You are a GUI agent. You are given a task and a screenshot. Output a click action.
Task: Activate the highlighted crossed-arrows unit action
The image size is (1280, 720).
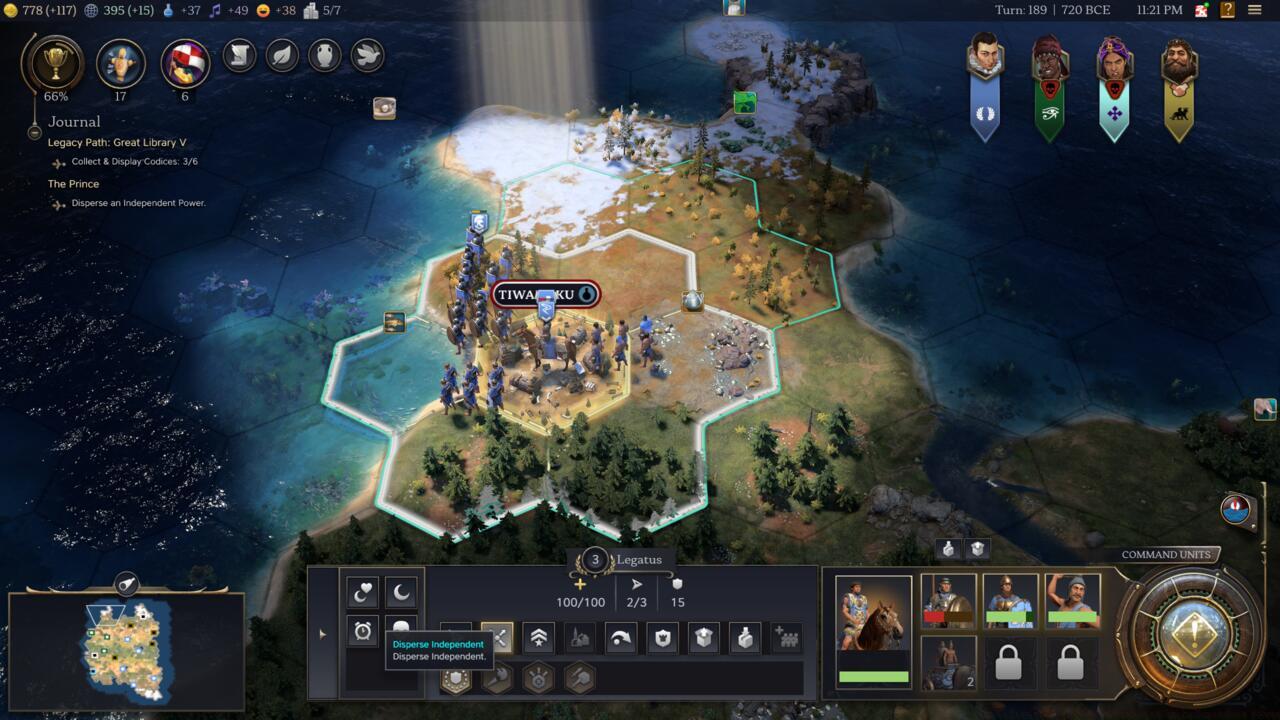(x=497, y=637)
